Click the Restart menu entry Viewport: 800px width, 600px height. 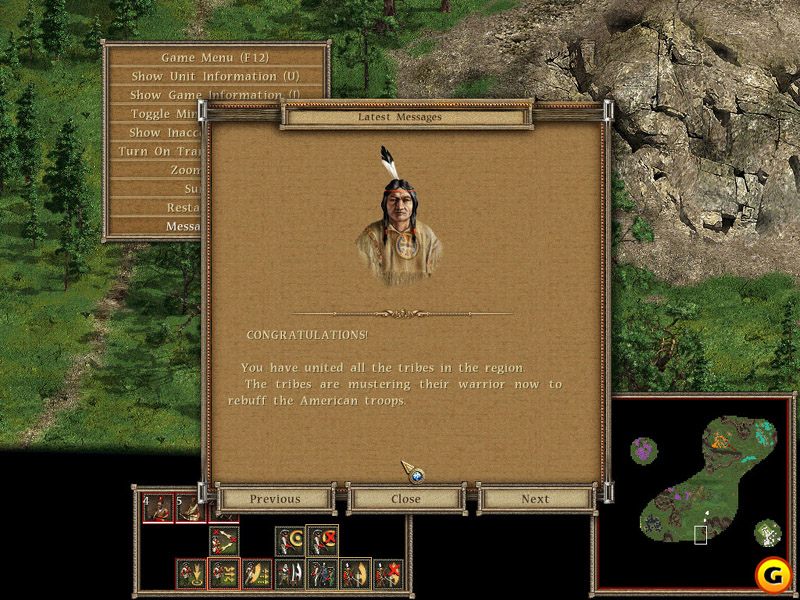[184, 207]
